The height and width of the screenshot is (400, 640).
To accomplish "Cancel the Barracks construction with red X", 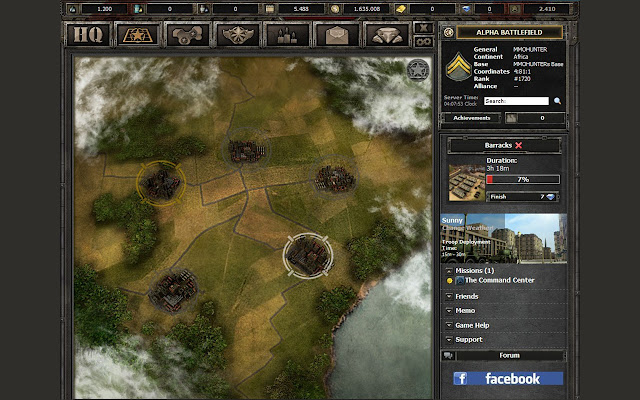I will point(518,146).
